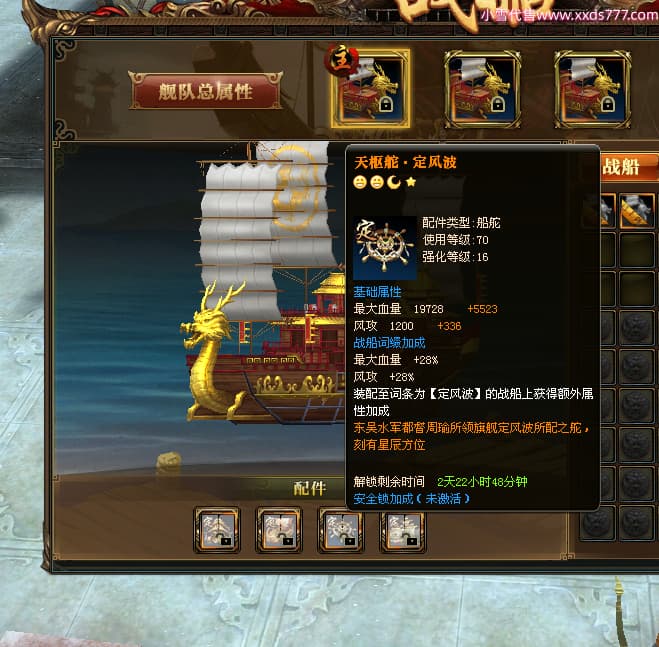The height and width of the screenshot is (647, 659).
Task: Select the middle dragon ship slot in top row
Action: tap(482, 89)
